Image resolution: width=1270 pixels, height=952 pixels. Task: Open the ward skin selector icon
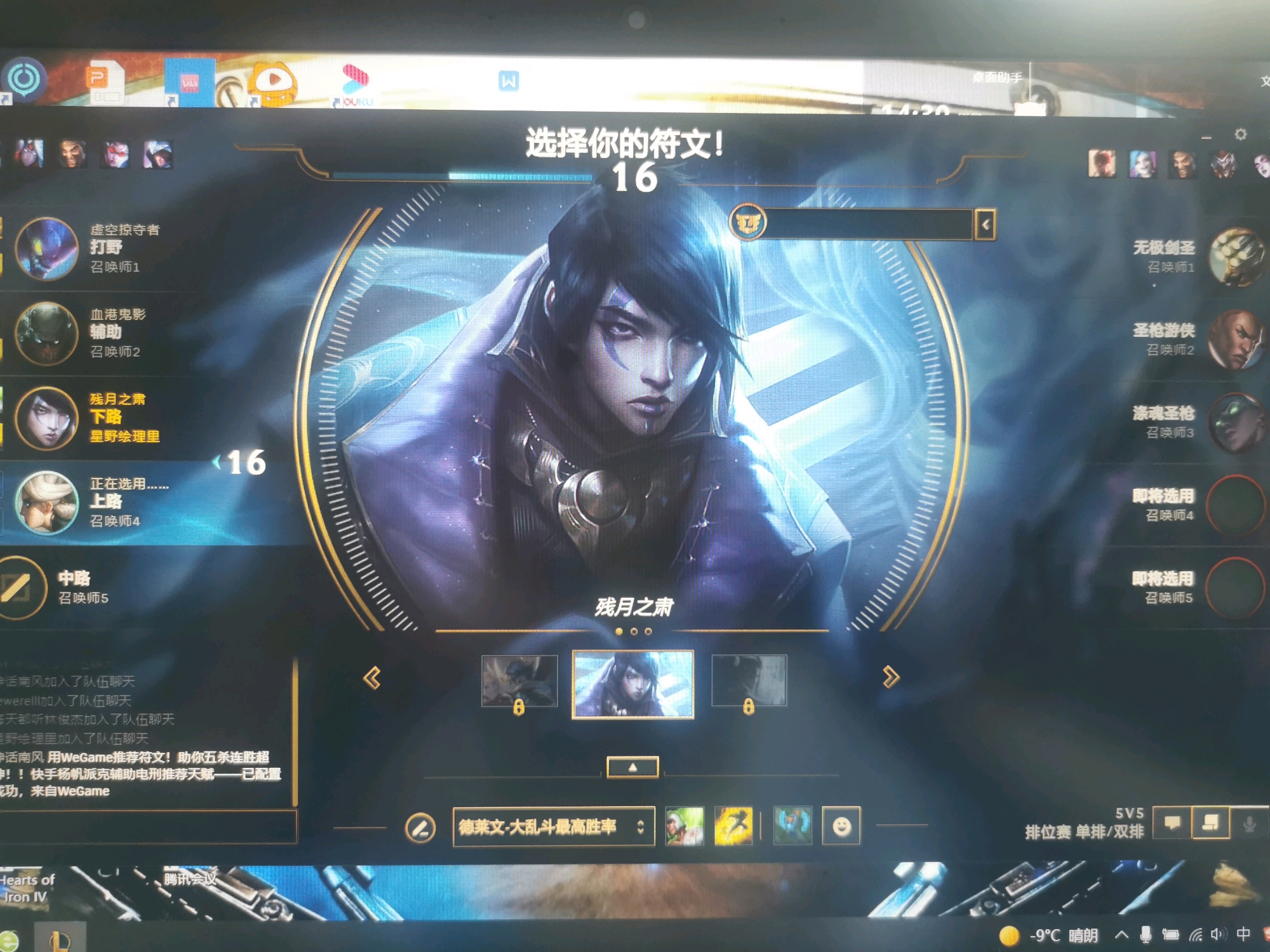pyautogui.click(x=792, y=825)
